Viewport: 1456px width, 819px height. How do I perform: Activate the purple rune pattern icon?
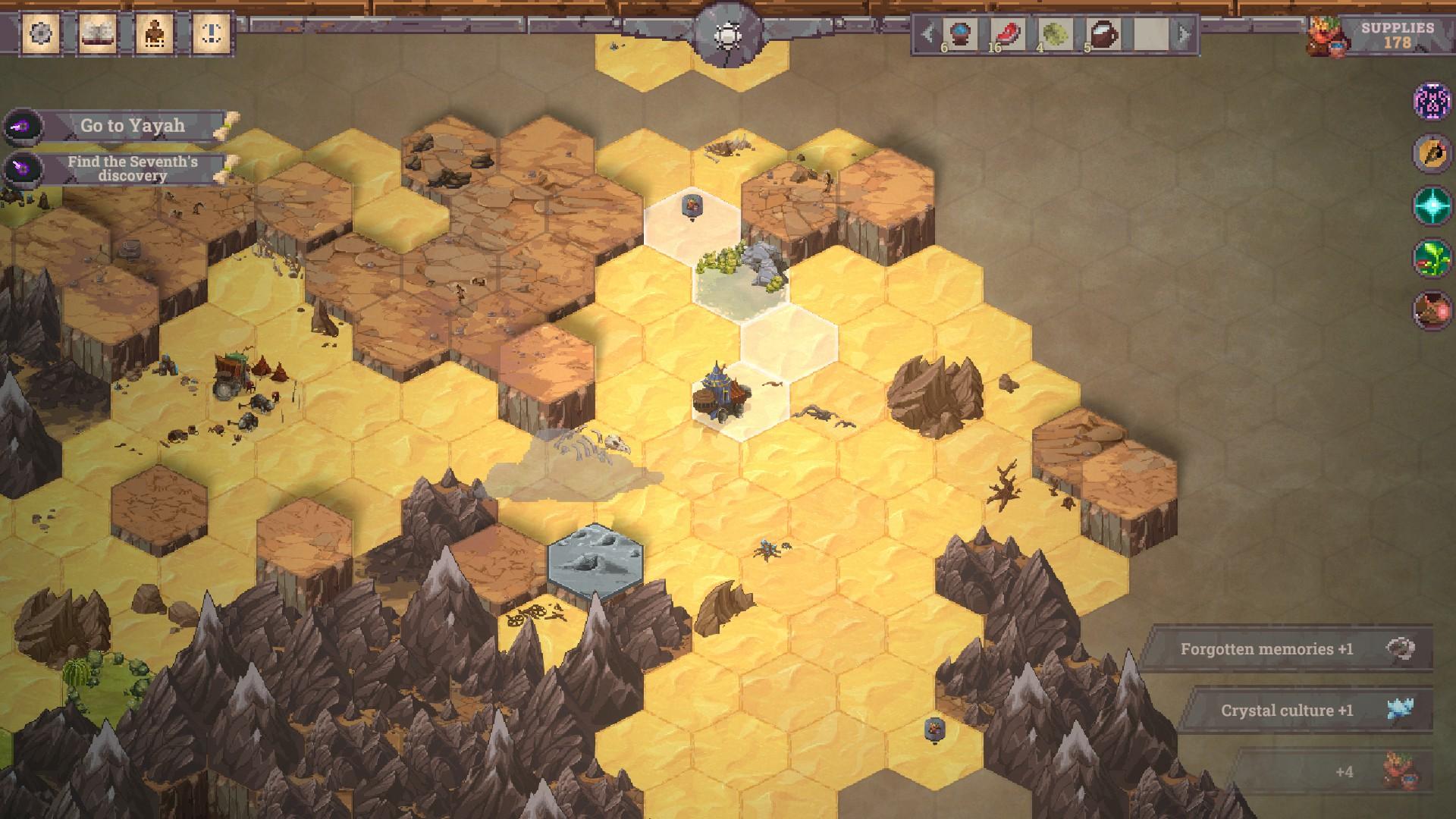(x=1432, y=100)
